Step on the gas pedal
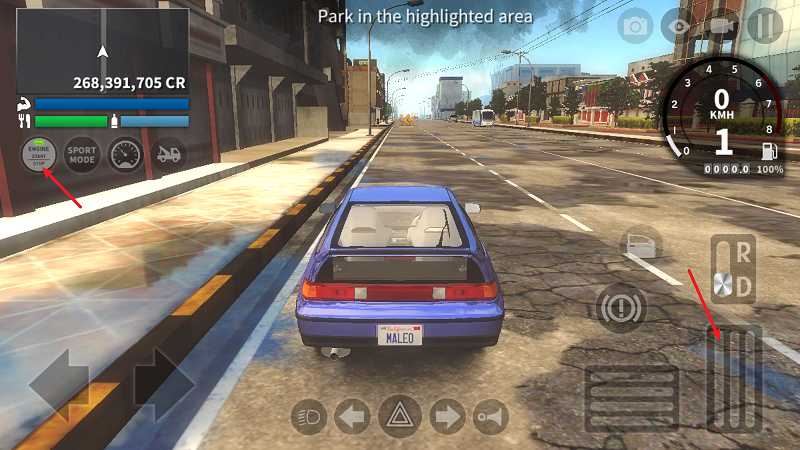800x450 pixels. point(734,380)
